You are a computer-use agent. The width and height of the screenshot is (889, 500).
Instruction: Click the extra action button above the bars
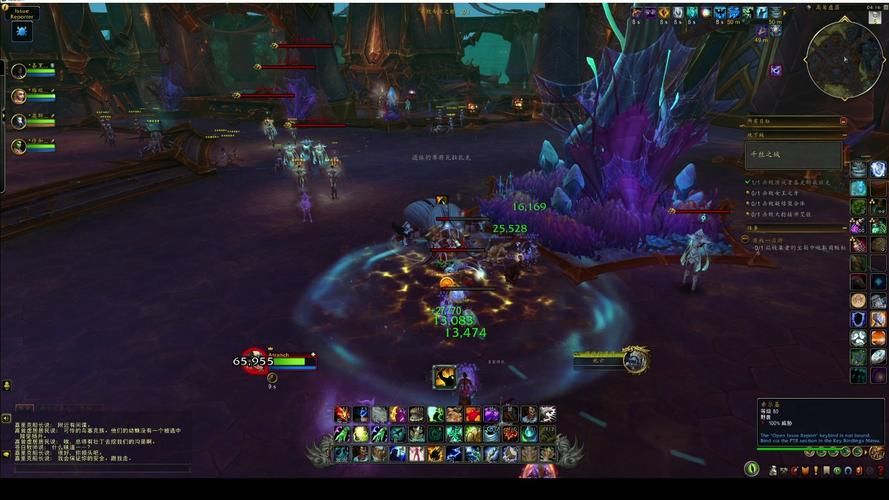(x=445, y=377)
